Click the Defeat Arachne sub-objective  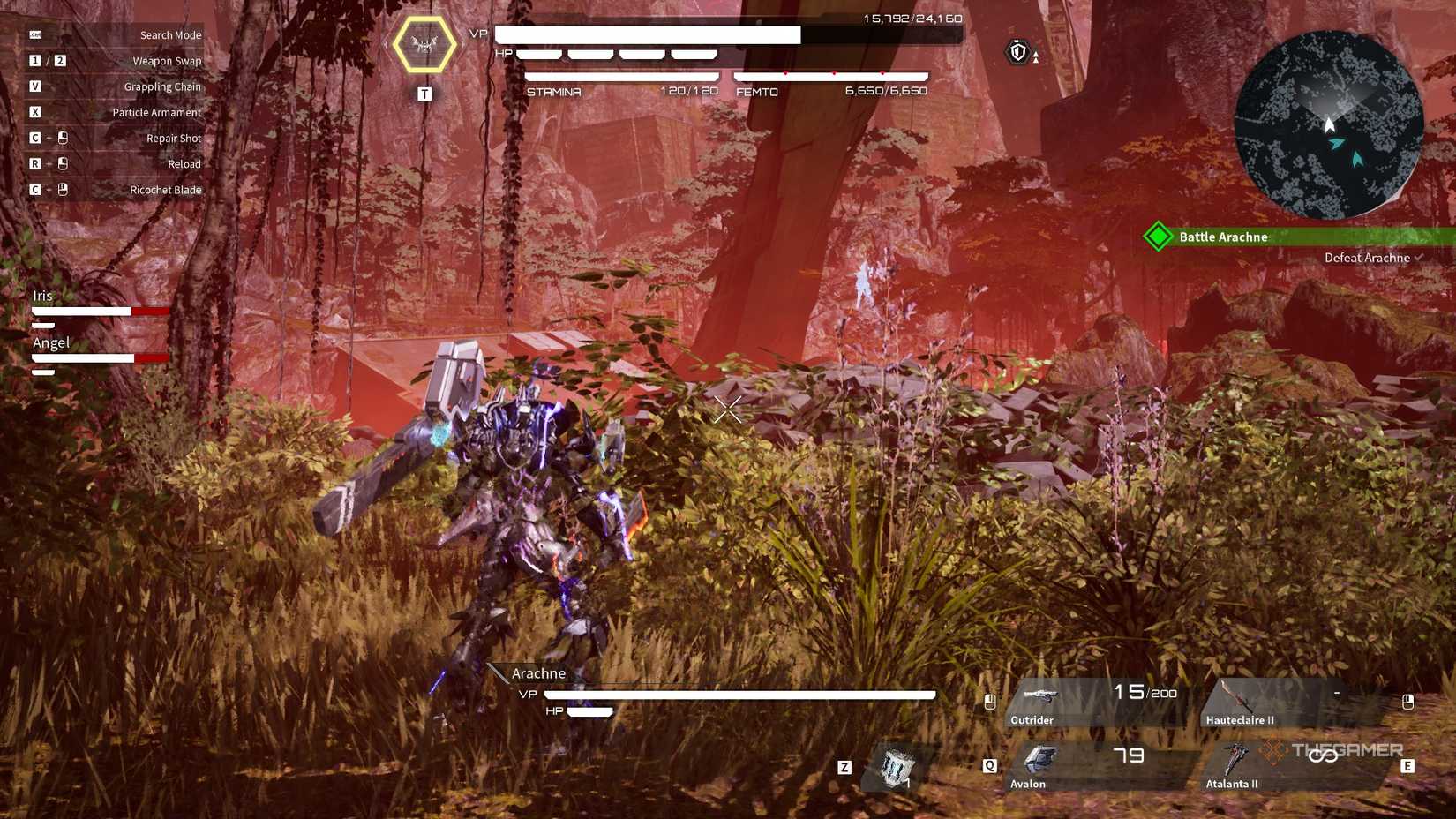click(1366, 258)
